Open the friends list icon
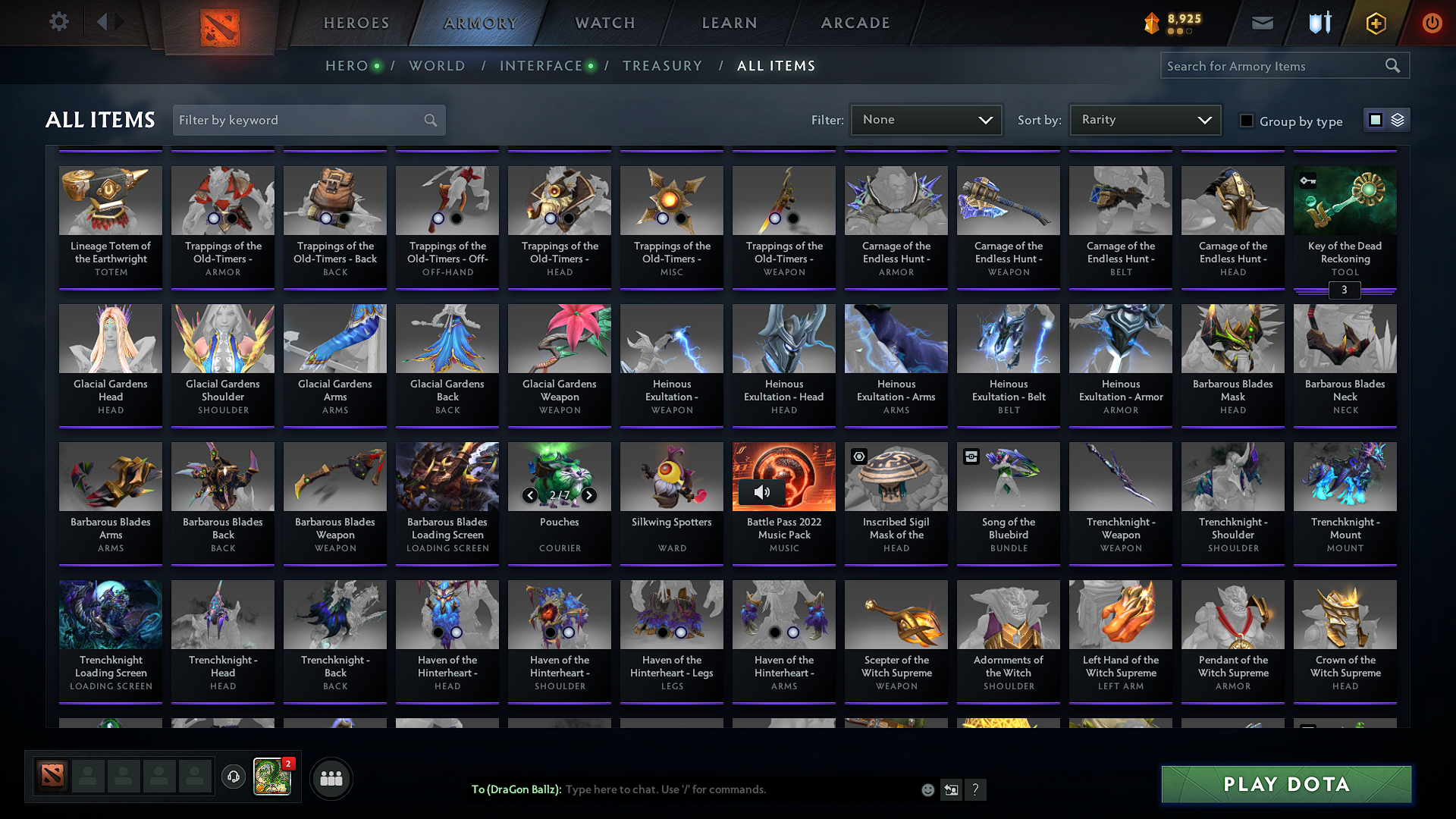The image size is (1456, 819). [x=331, y=777]
